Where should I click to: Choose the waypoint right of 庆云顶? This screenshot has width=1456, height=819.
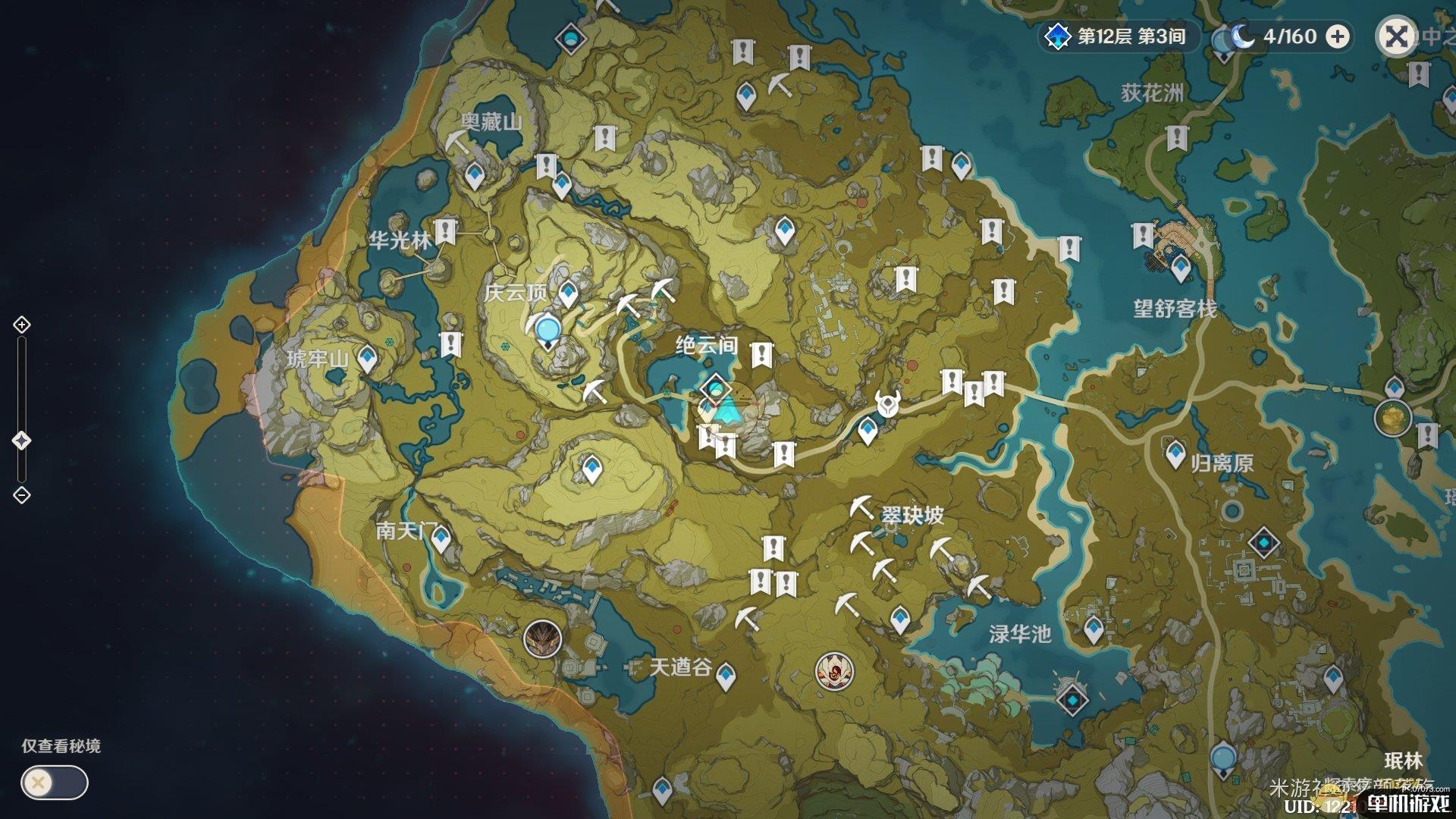[x=568, y=293]
